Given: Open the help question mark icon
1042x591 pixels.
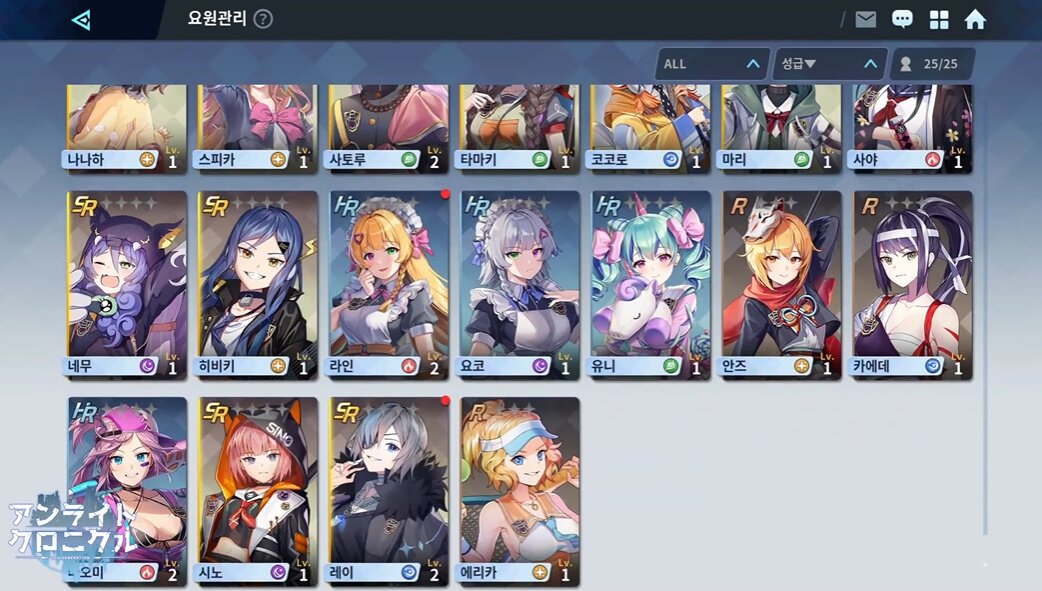Looking at the screenshot, I should tap(263, 19).
